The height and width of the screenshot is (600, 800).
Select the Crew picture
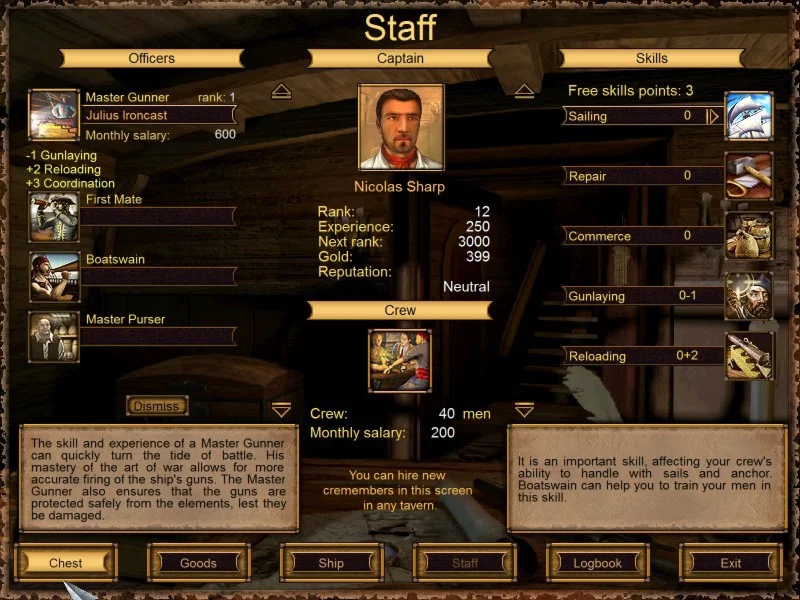(400, 360)
